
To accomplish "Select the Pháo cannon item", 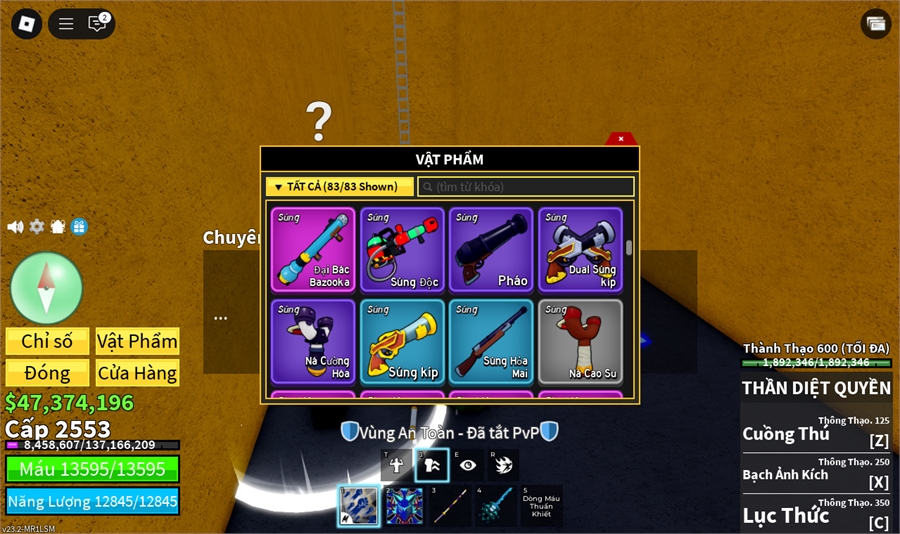I will pyautogui.click(x=491, y=250).
